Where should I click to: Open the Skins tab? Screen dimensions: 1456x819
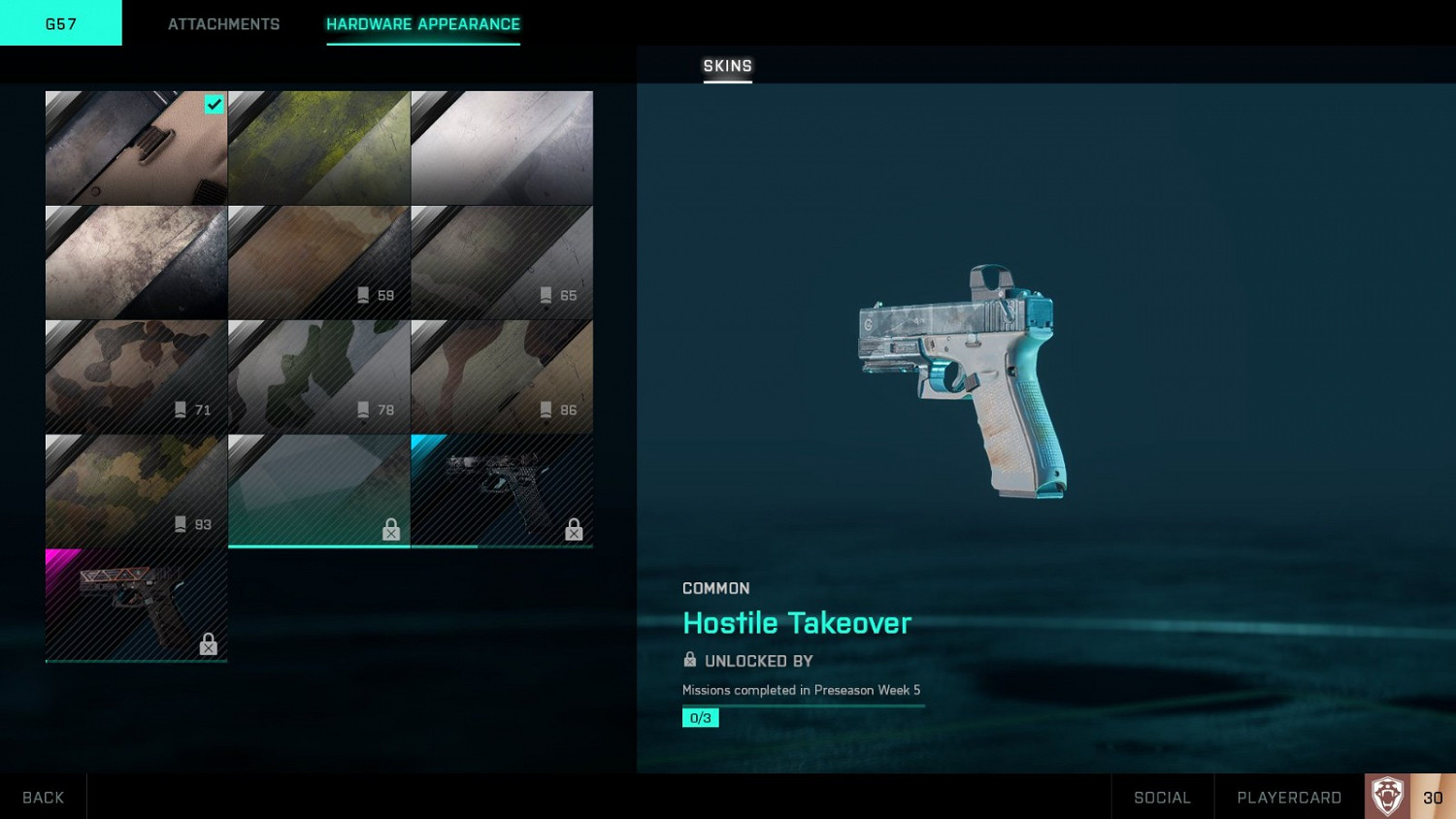point(727,66)
